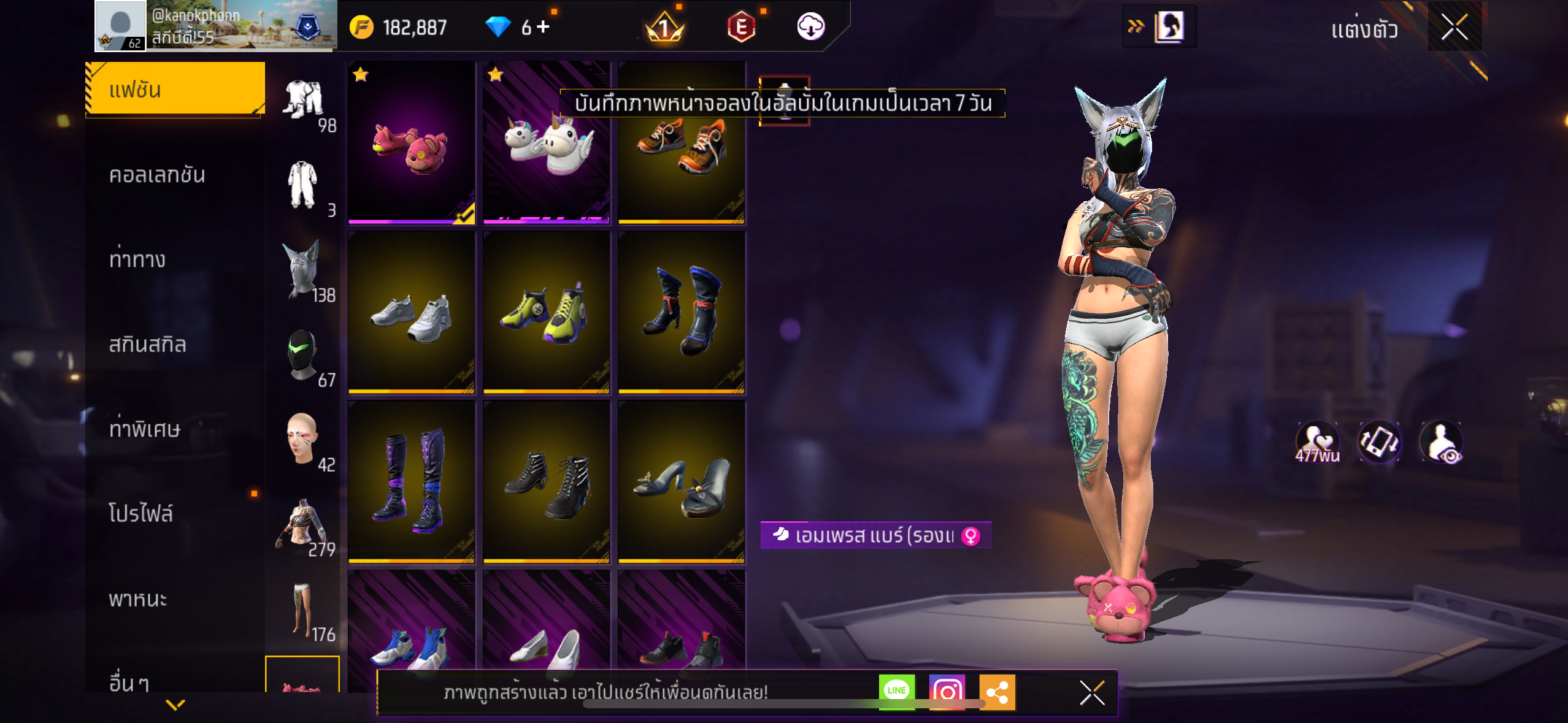
Task: Select the white unicorn slippers
Action: (546, 143)
